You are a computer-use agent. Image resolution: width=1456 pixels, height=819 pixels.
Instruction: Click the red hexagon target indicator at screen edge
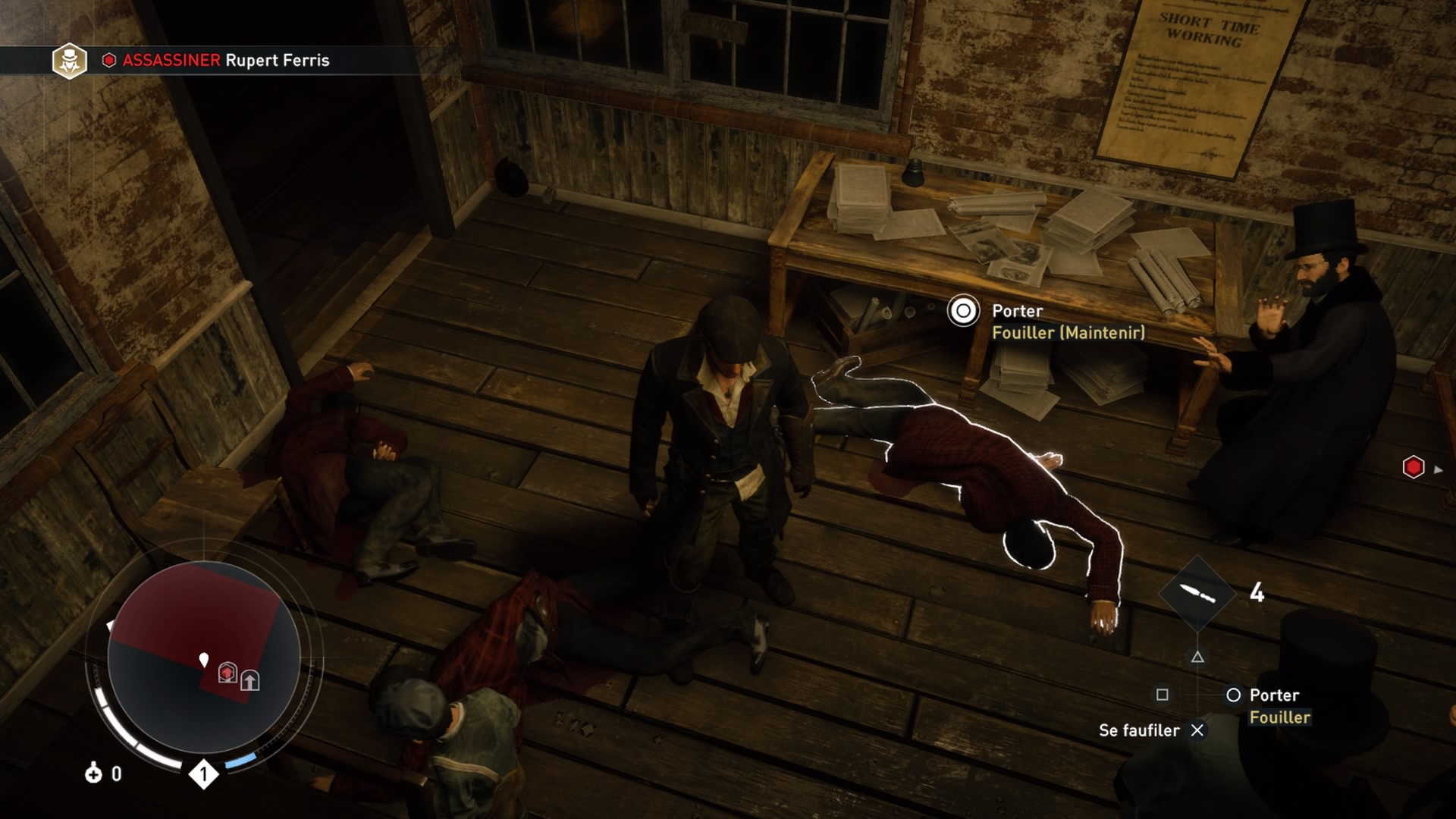[1414, 467]
